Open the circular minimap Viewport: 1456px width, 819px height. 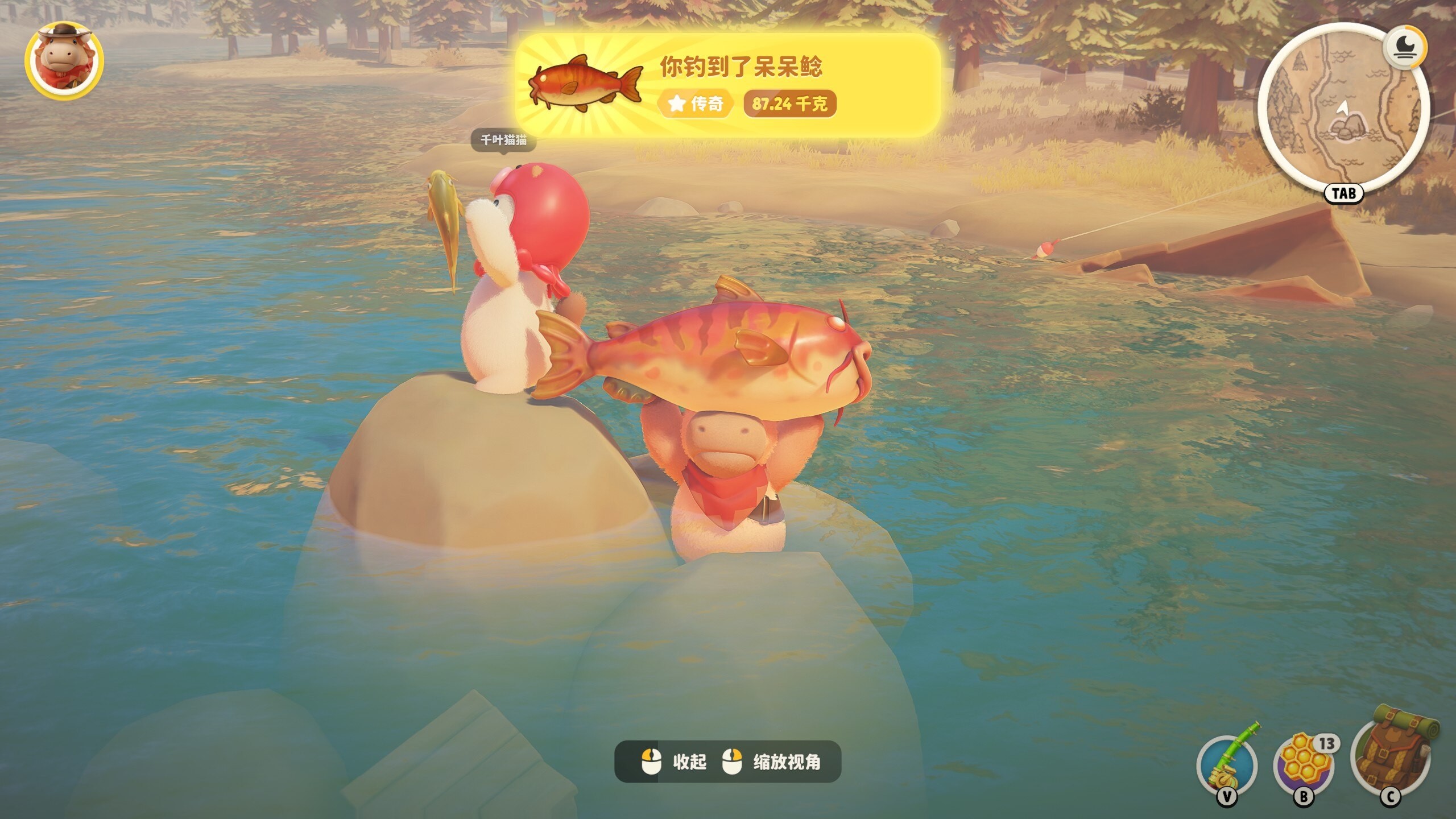(x=1342, y=110)
